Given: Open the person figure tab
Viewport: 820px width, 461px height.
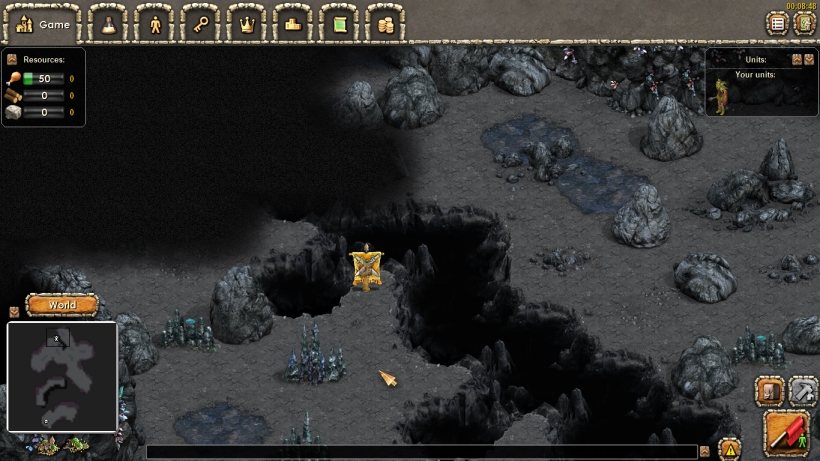Looking at the screenshot, I should coord(155,23).
